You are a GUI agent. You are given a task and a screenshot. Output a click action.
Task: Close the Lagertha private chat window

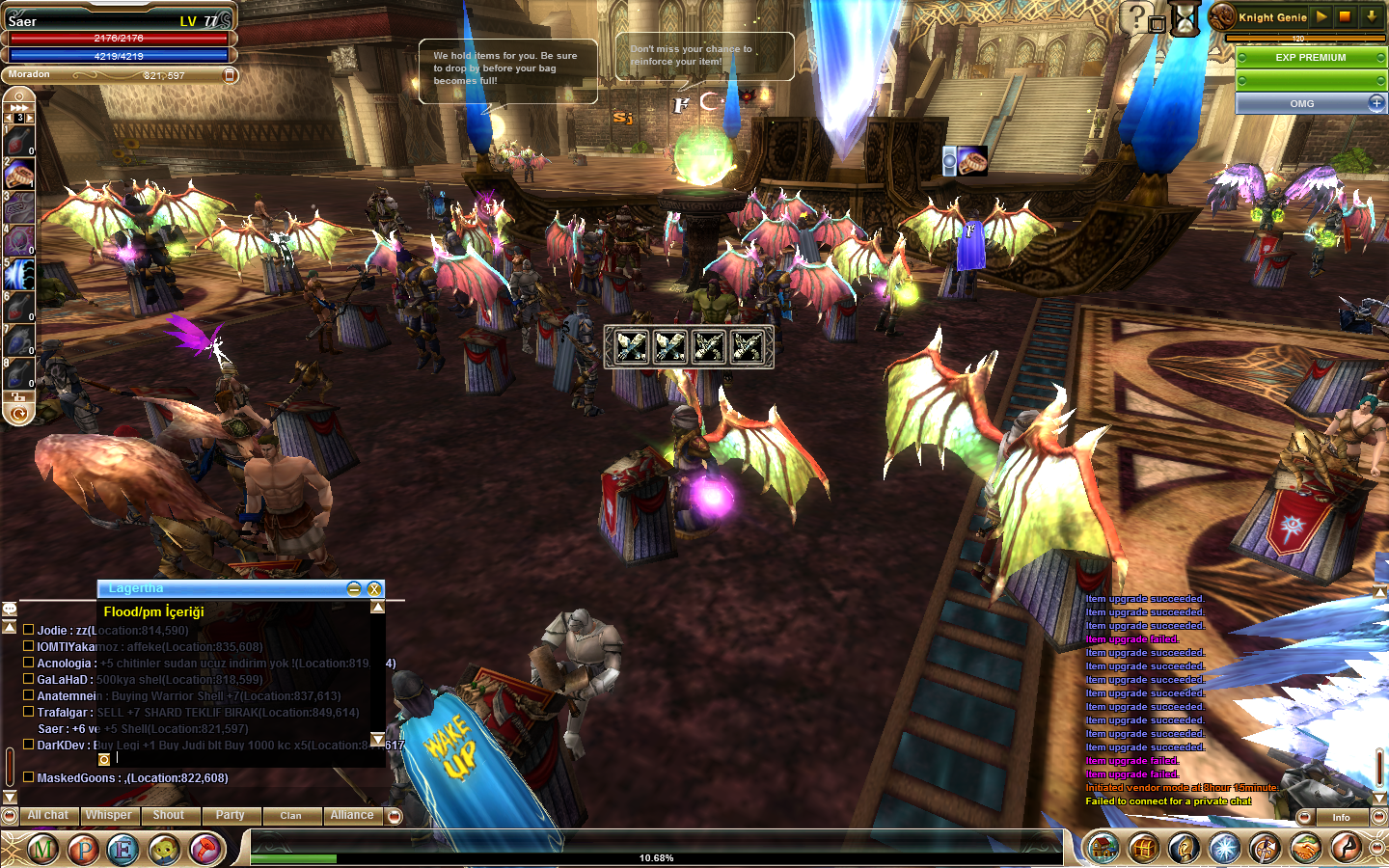pyautogui.click(x=374, y=588)
